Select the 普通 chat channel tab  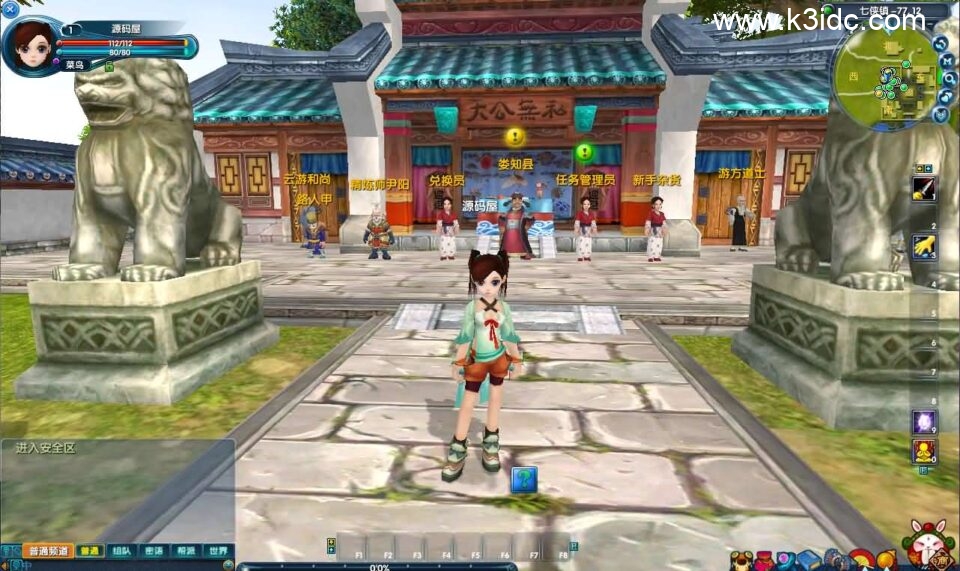pyautogui.click(x=90, y=551)
